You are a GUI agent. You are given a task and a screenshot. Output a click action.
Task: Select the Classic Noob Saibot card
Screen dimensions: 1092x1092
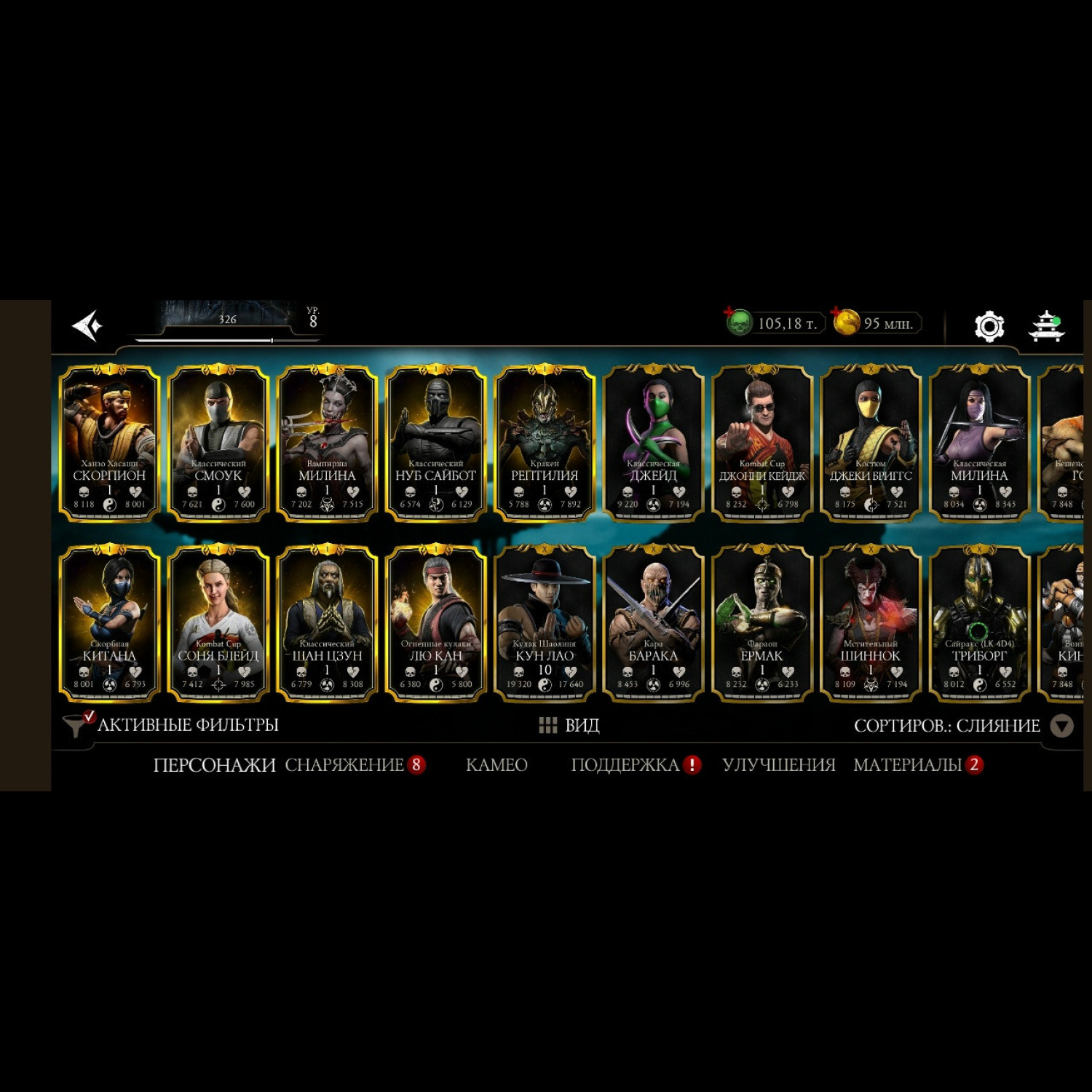pyautogui.click(x=435, y=443)
